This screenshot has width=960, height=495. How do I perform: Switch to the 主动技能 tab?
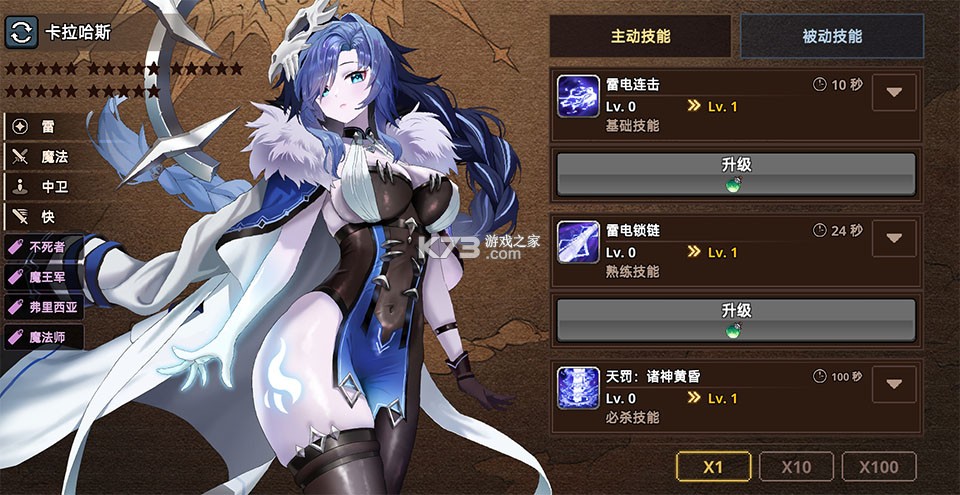pos(641,36)
